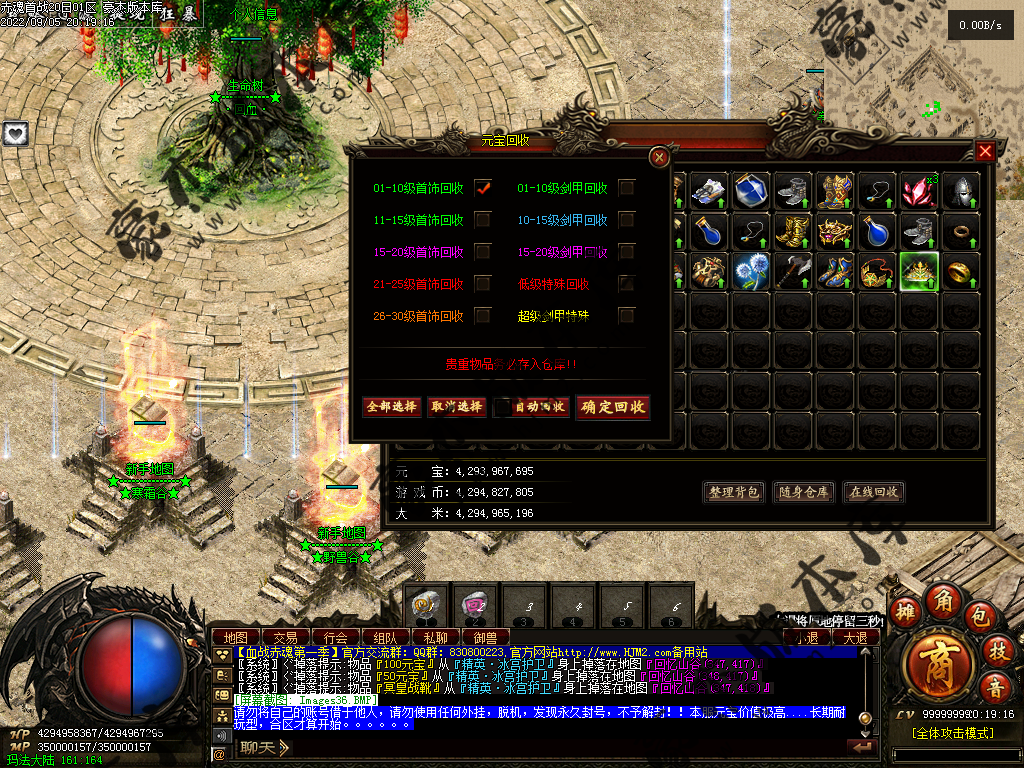
Task: Toggle the 低级特殊回收 checkbox
Action: coord(627,284)
